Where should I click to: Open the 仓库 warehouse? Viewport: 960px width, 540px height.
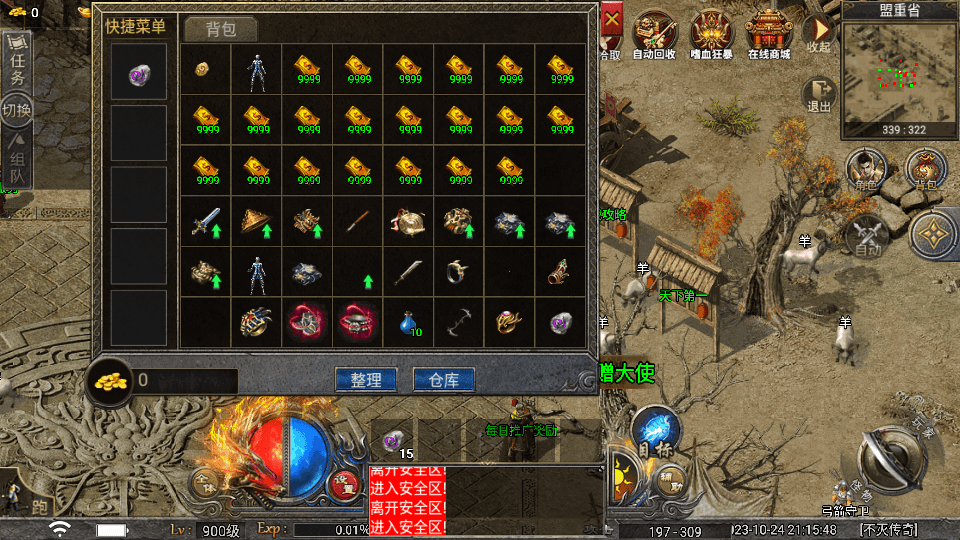tap(443, 380)
